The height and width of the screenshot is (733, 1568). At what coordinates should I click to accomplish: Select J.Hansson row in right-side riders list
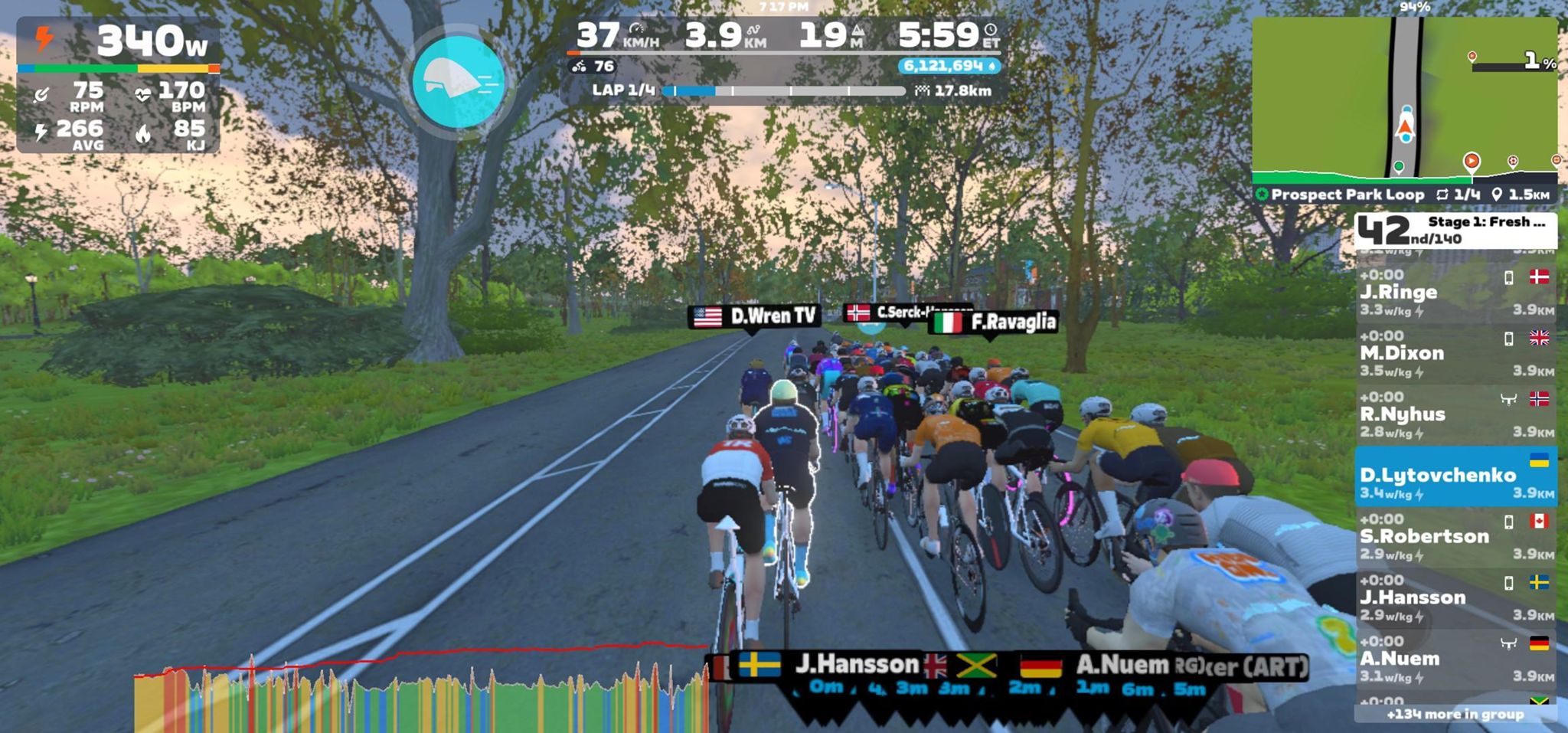[x=1455, y=598]
